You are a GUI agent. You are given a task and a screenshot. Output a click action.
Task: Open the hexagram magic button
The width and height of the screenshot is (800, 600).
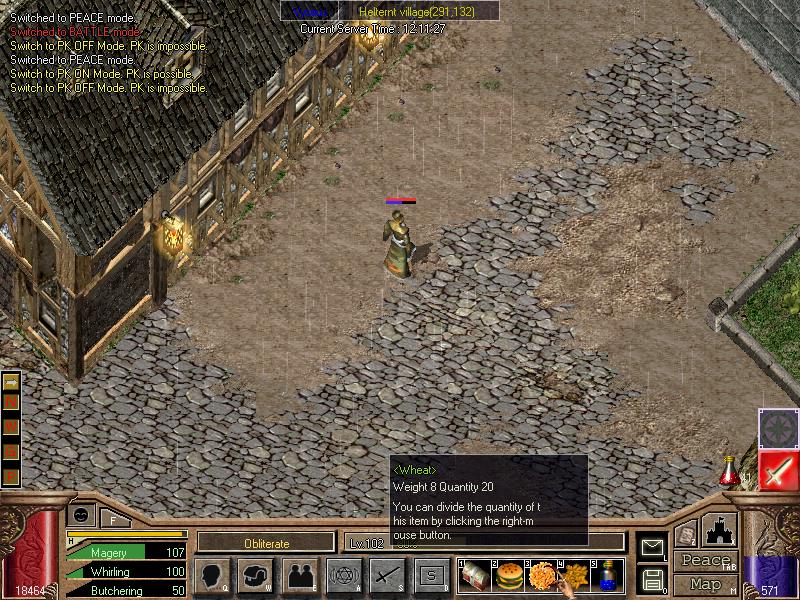tap(343, 575)
